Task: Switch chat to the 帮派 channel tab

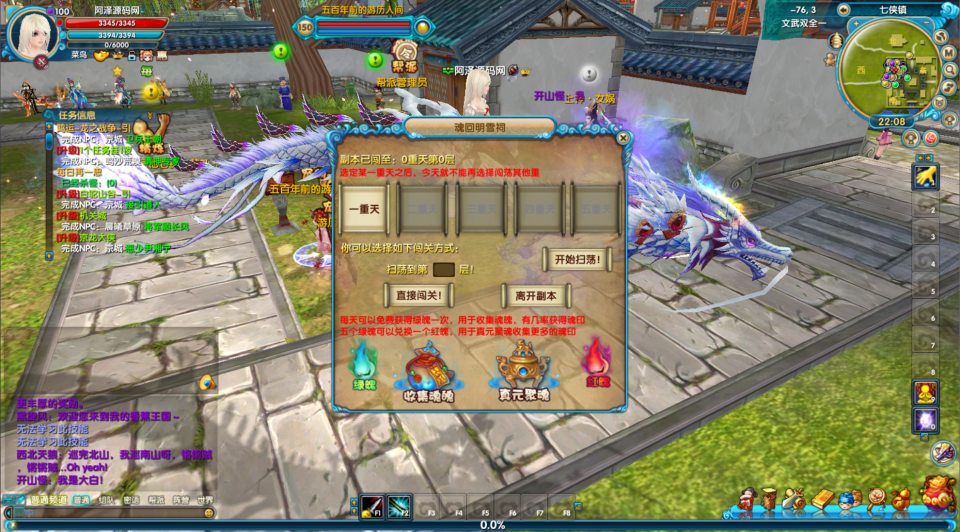Action: coord(156,500)
